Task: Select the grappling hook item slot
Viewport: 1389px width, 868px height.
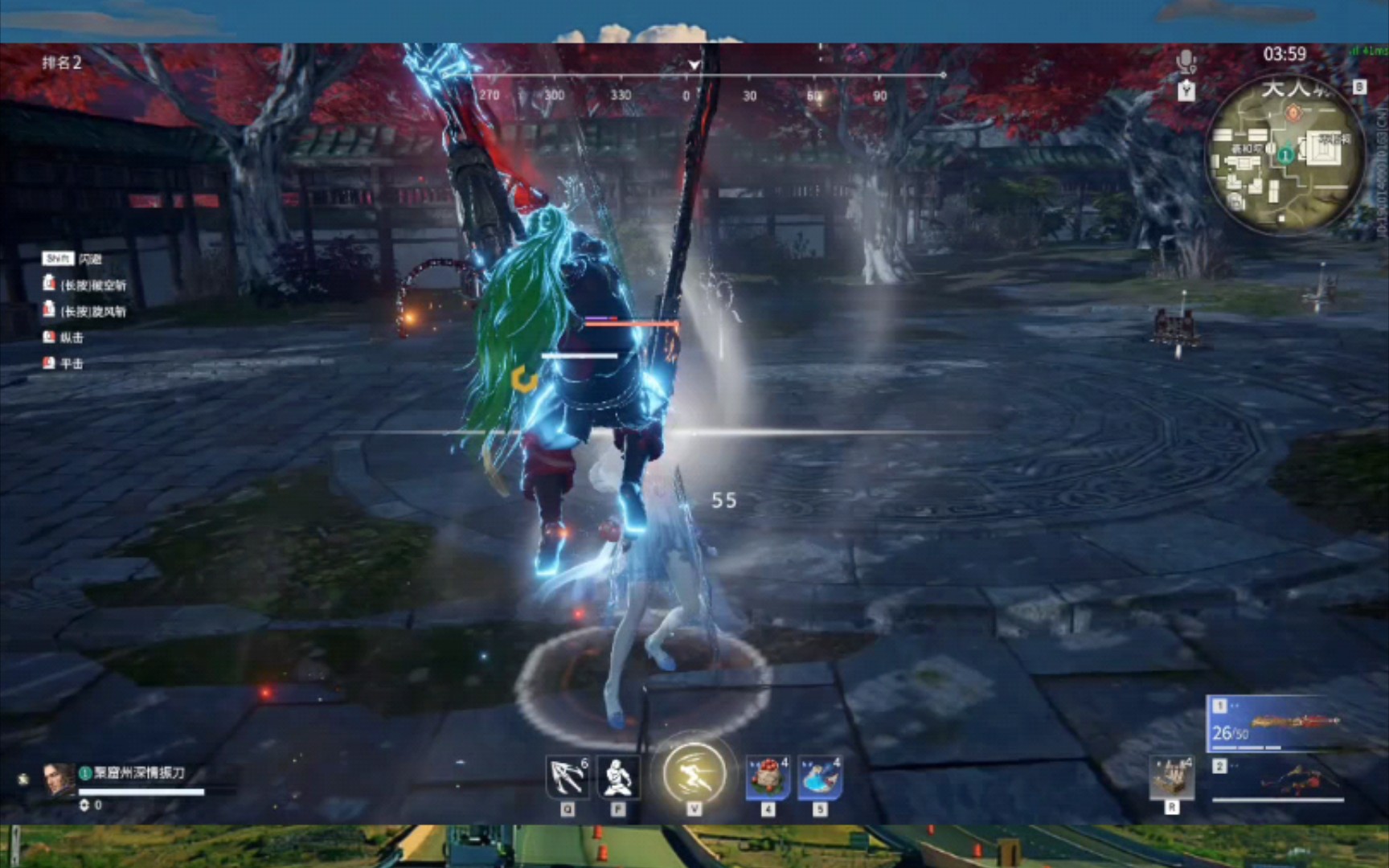Action: pos(567,777)
